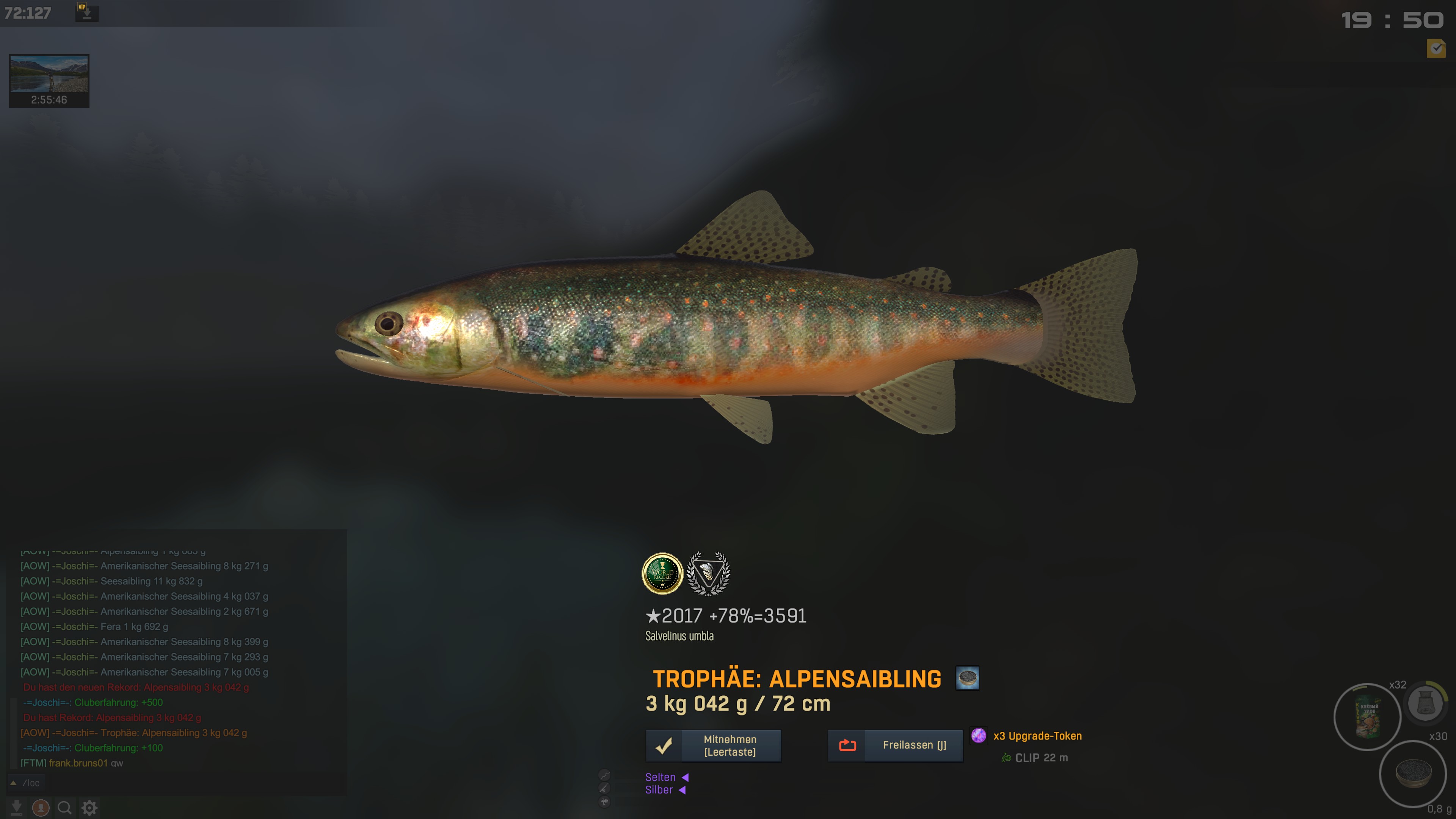Select the groundbait bag slot

(1367, 717)
